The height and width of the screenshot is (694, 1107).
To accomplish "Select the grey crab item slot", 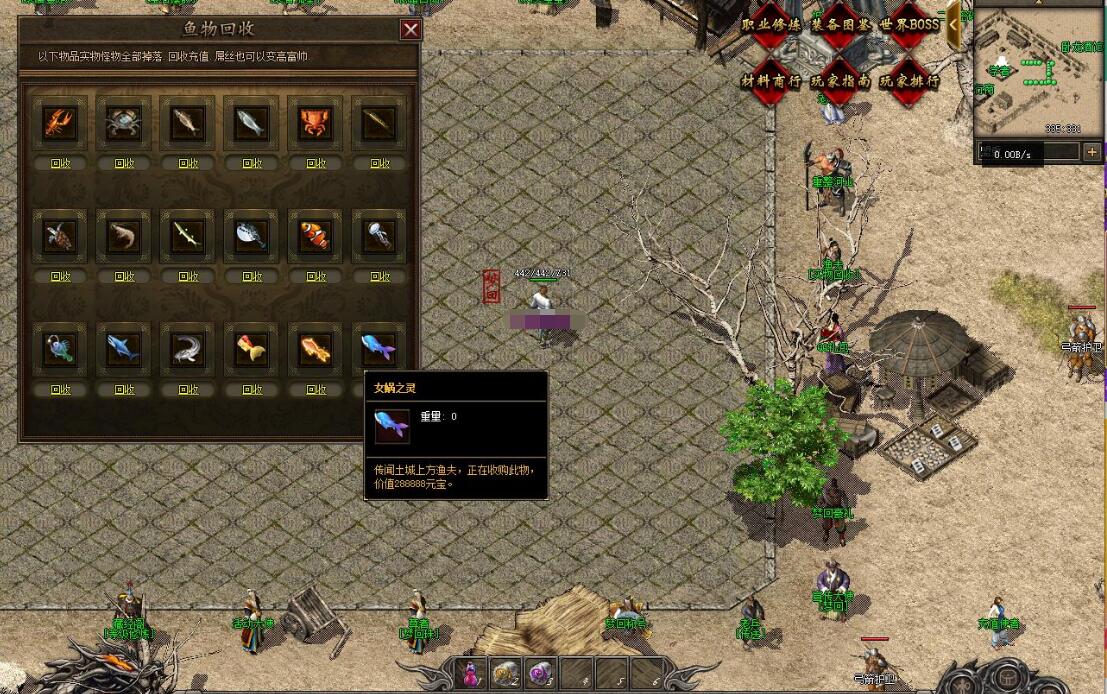I will [x=124, y=123].
